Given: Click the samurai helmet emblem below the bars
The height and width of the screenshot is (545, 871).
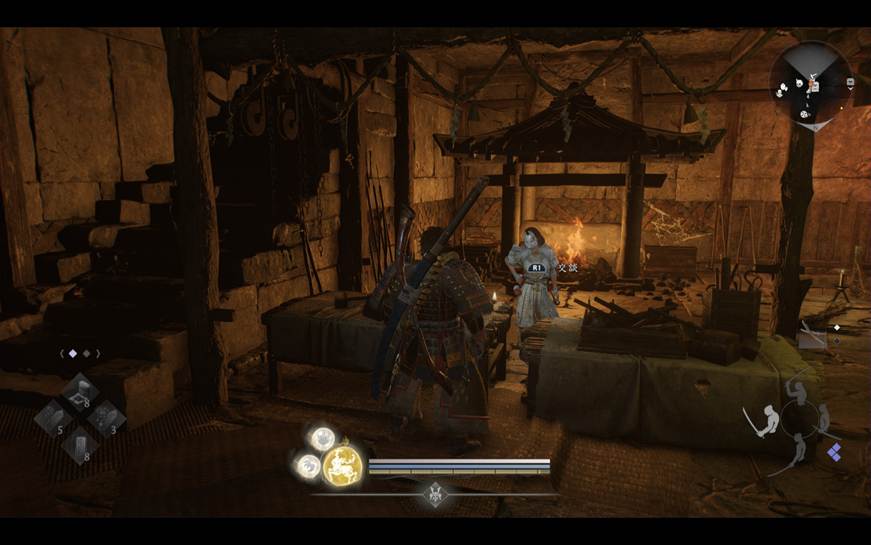Looking at the screenshot, I should pos(436,492).
